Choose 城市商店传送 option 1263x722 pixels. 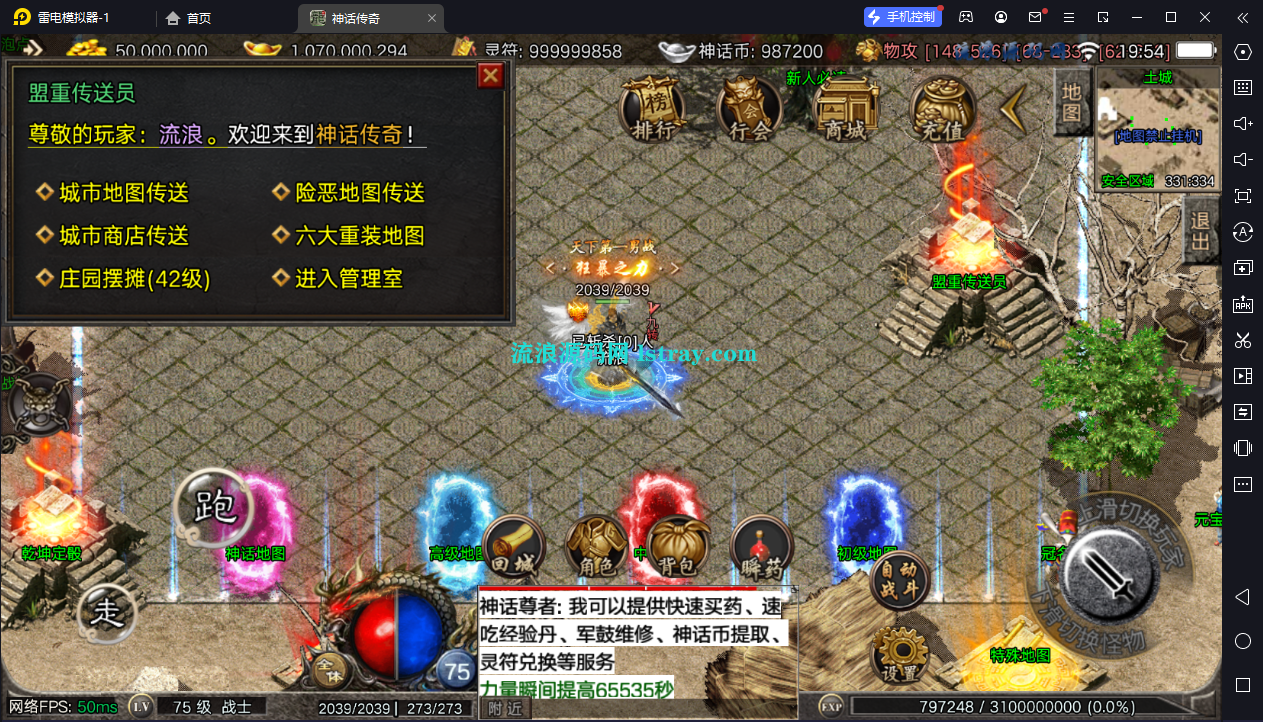point(123,236)
